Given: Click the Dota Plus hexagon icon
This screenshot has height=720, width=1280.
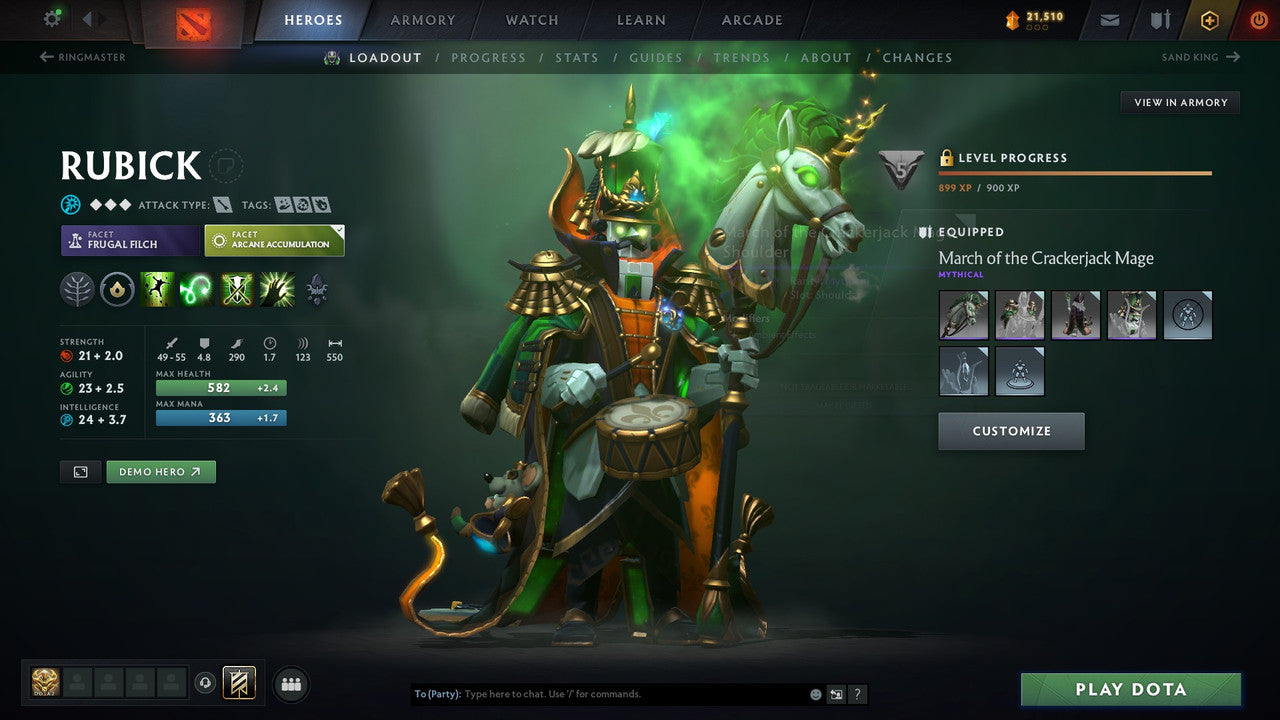Looking at the screenshot, I should [x=1210, y=19].
